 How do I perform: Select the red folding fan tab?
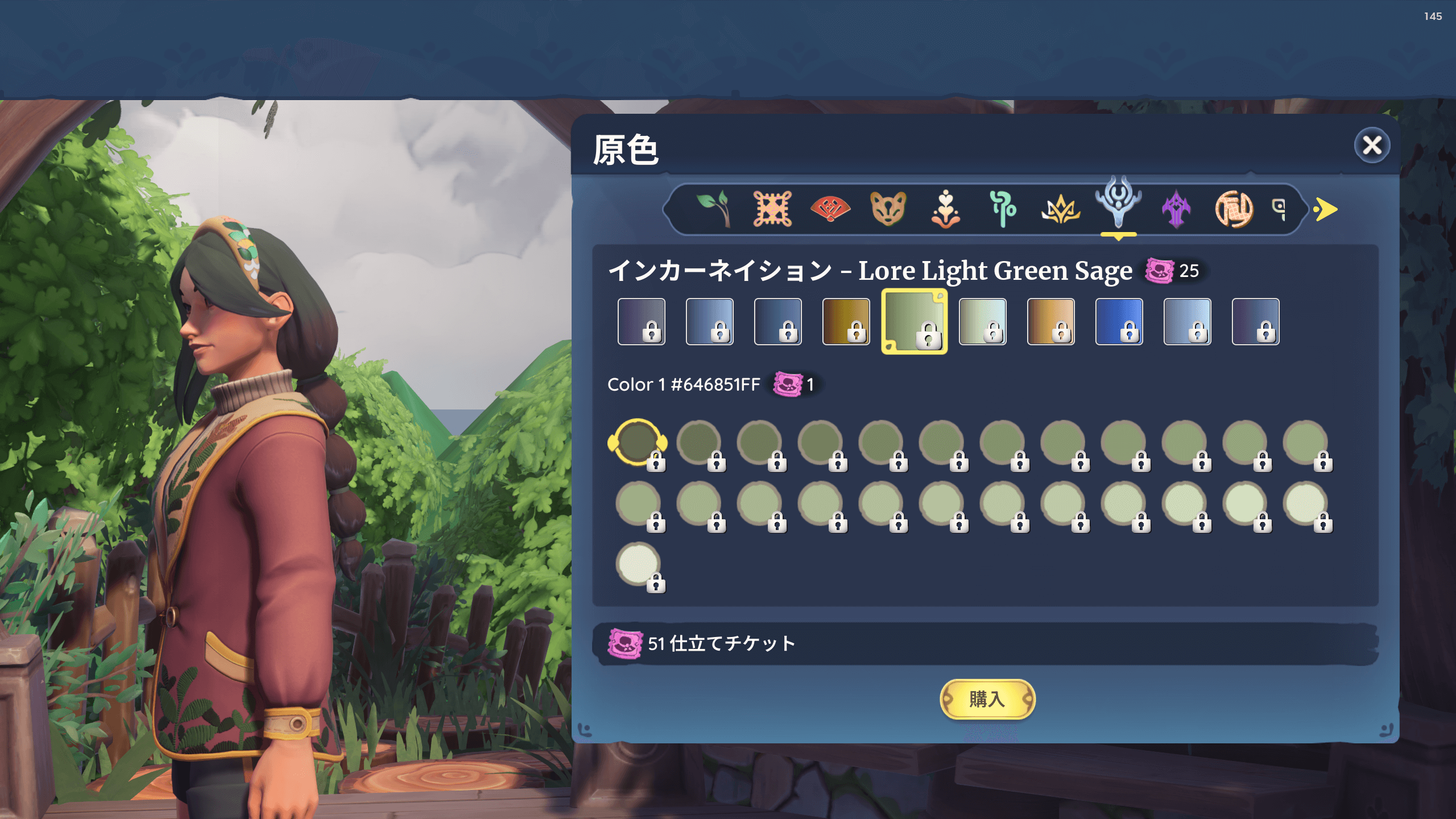coord(830,209)
